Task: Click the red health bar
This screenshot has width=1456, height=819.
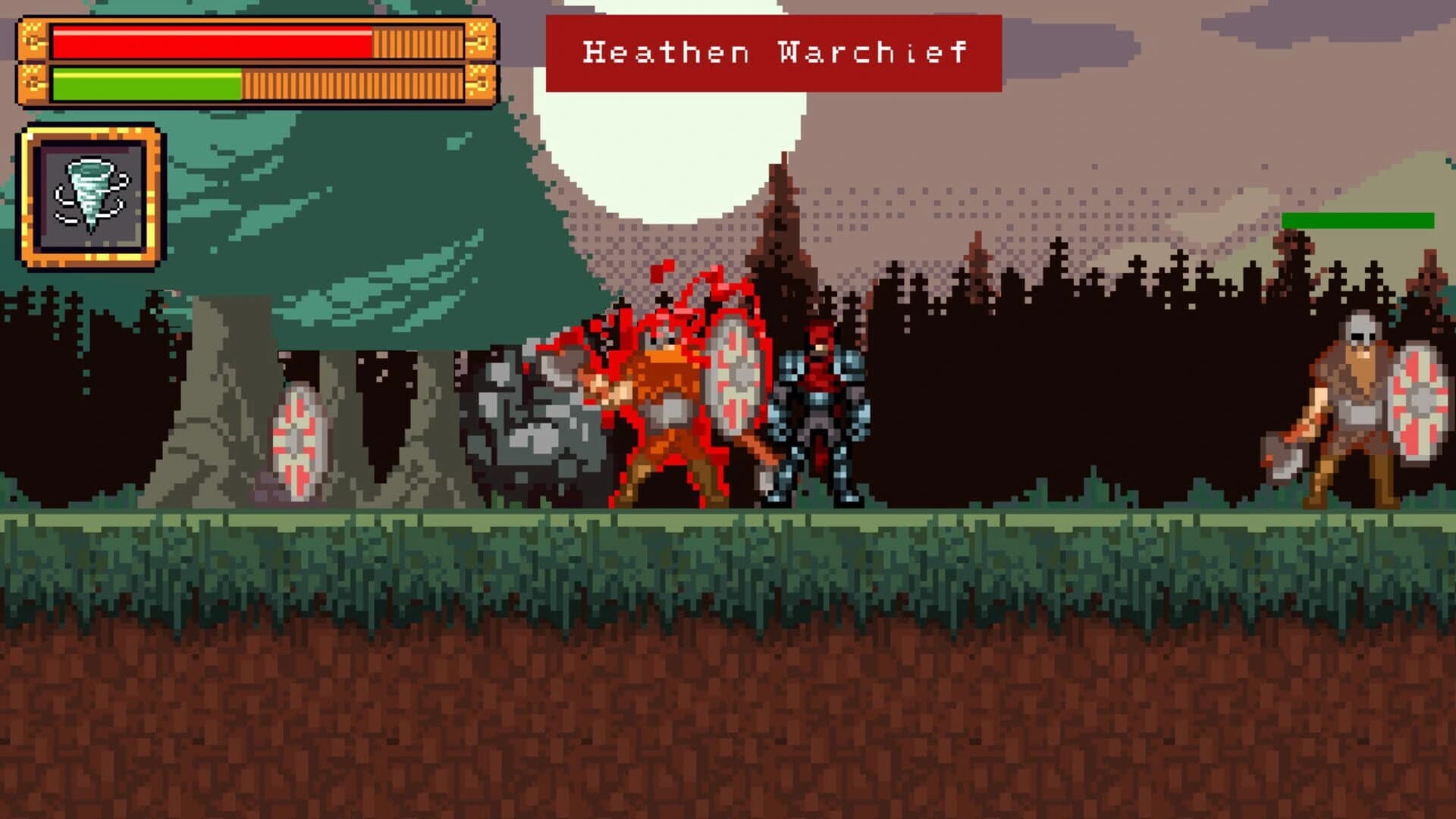Action: (x=212, y=42)
